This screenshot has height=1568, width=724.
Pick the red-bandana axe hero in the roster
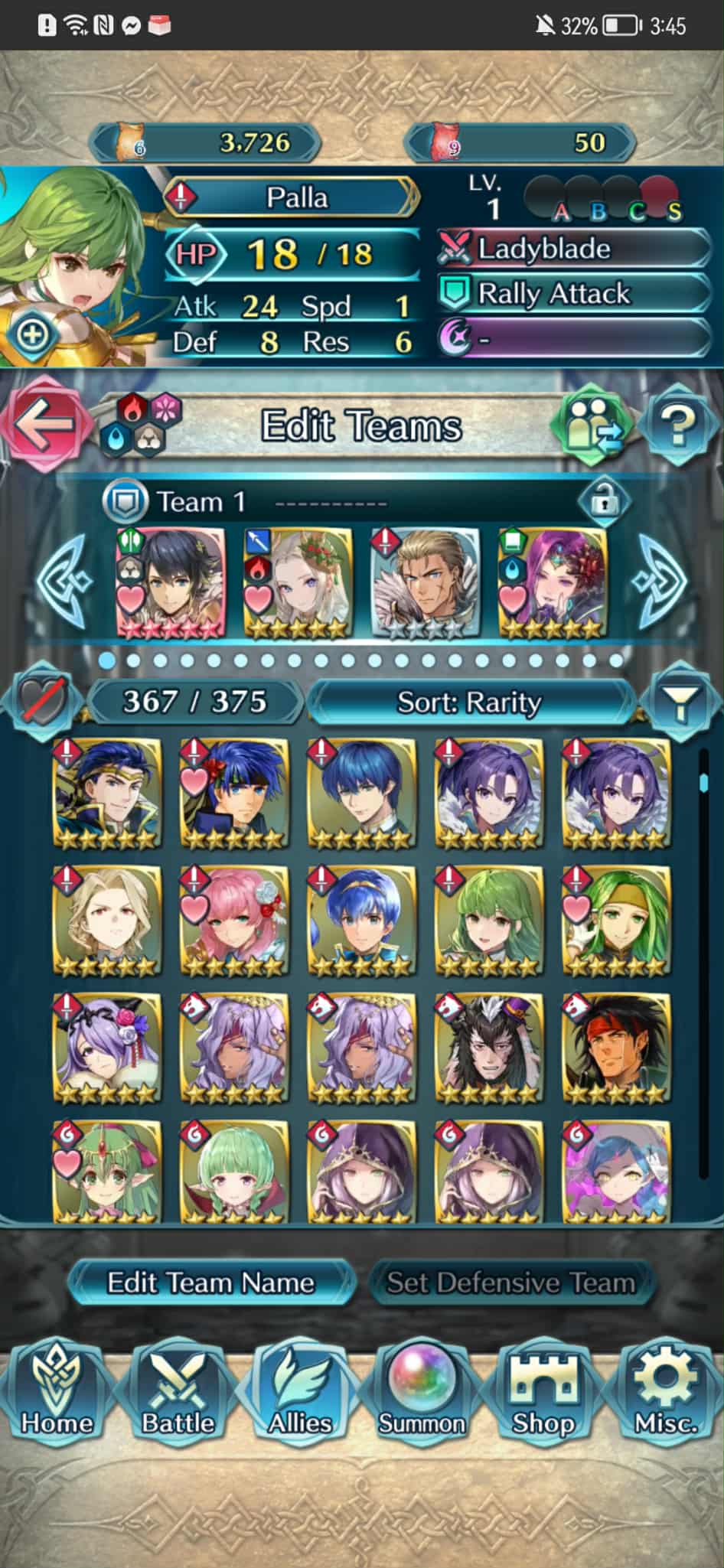[616, 1048]
